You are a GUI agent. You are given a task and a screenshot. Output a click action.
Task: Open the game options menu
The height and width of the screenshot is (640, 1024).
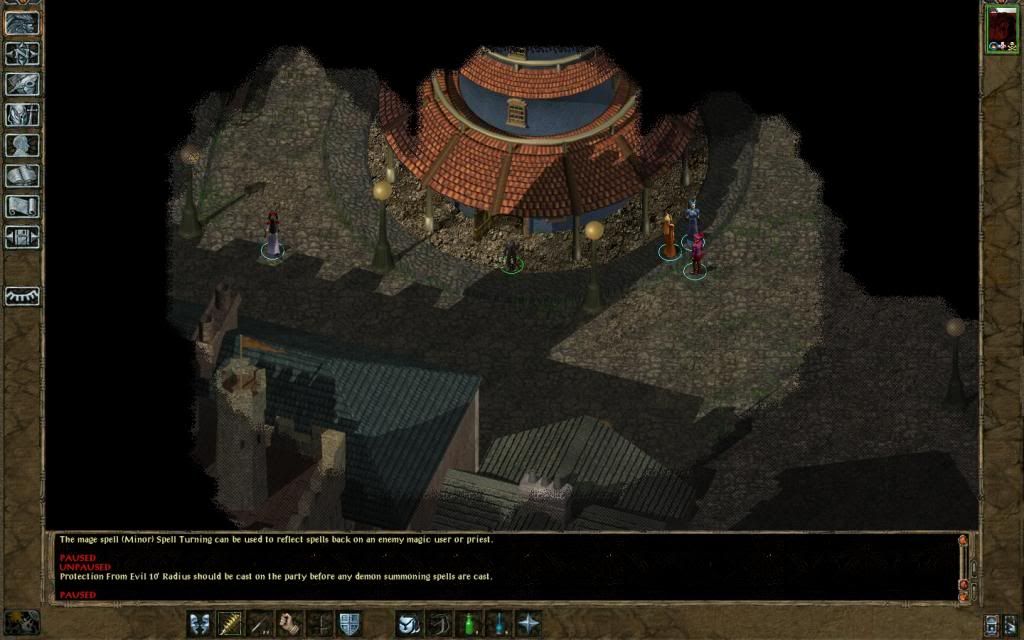(22, 238)
